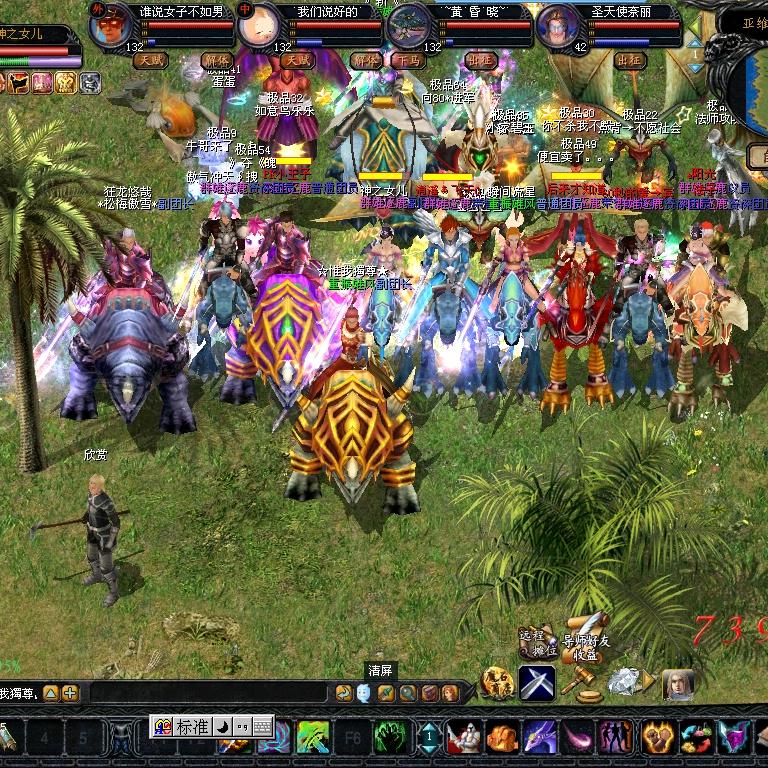Click the crossed swords attack icon
768x768 pixels.
pyautogui.click(x=537, y=683)
